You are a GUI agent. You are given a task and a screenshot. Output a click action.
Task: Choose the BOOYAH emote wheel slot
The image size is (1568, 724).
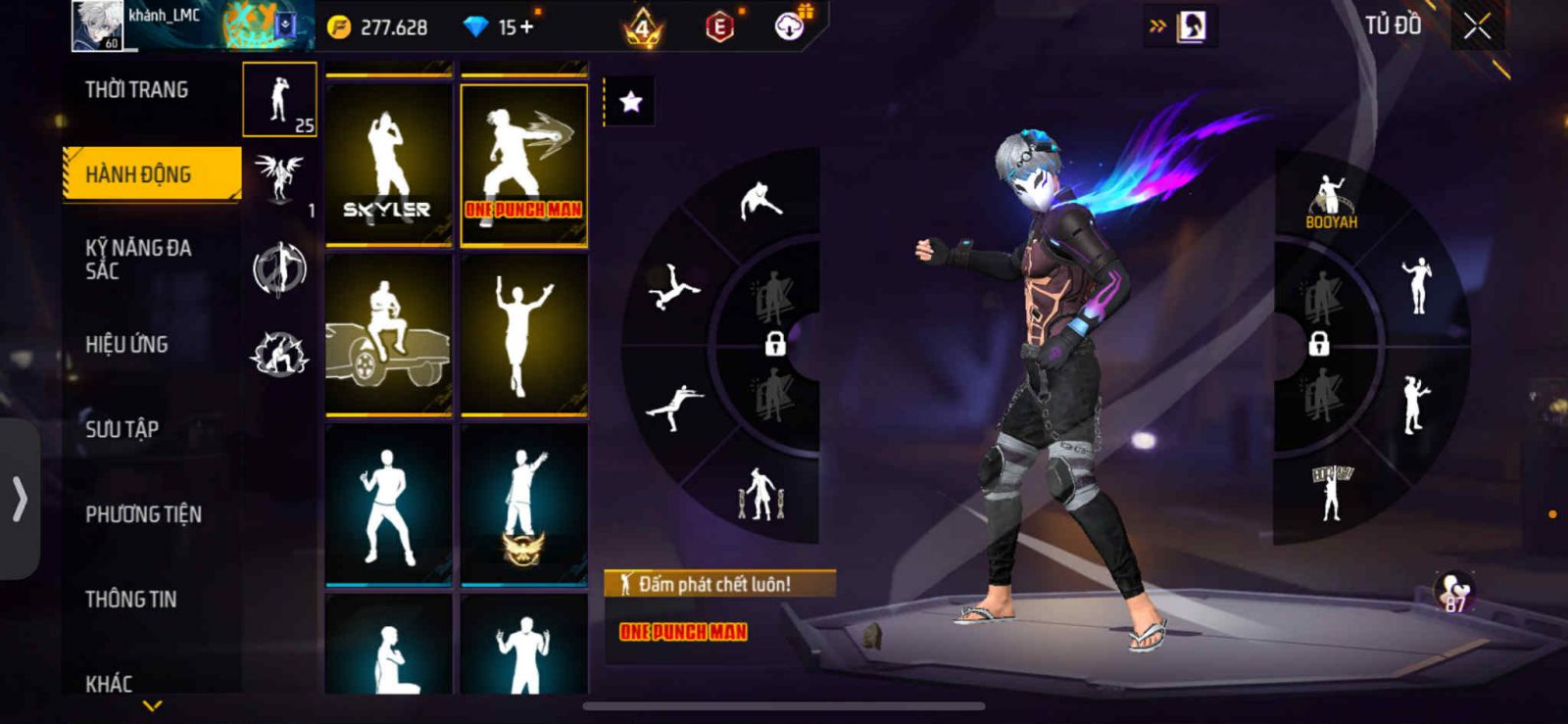[1330, 201]
